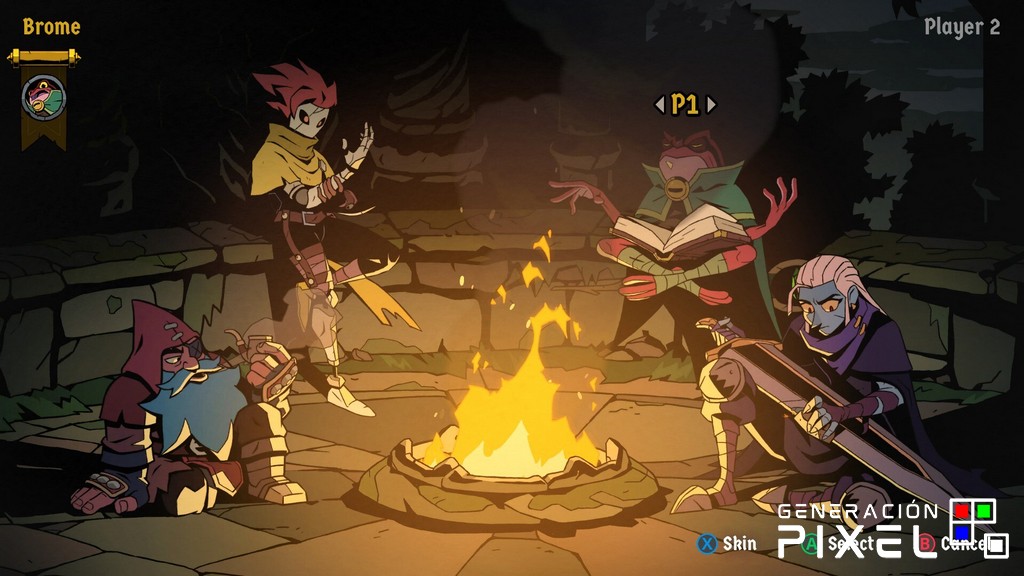Click the left arrow beside P1
The image size is (1024, 576).
[x=659, y=104]
